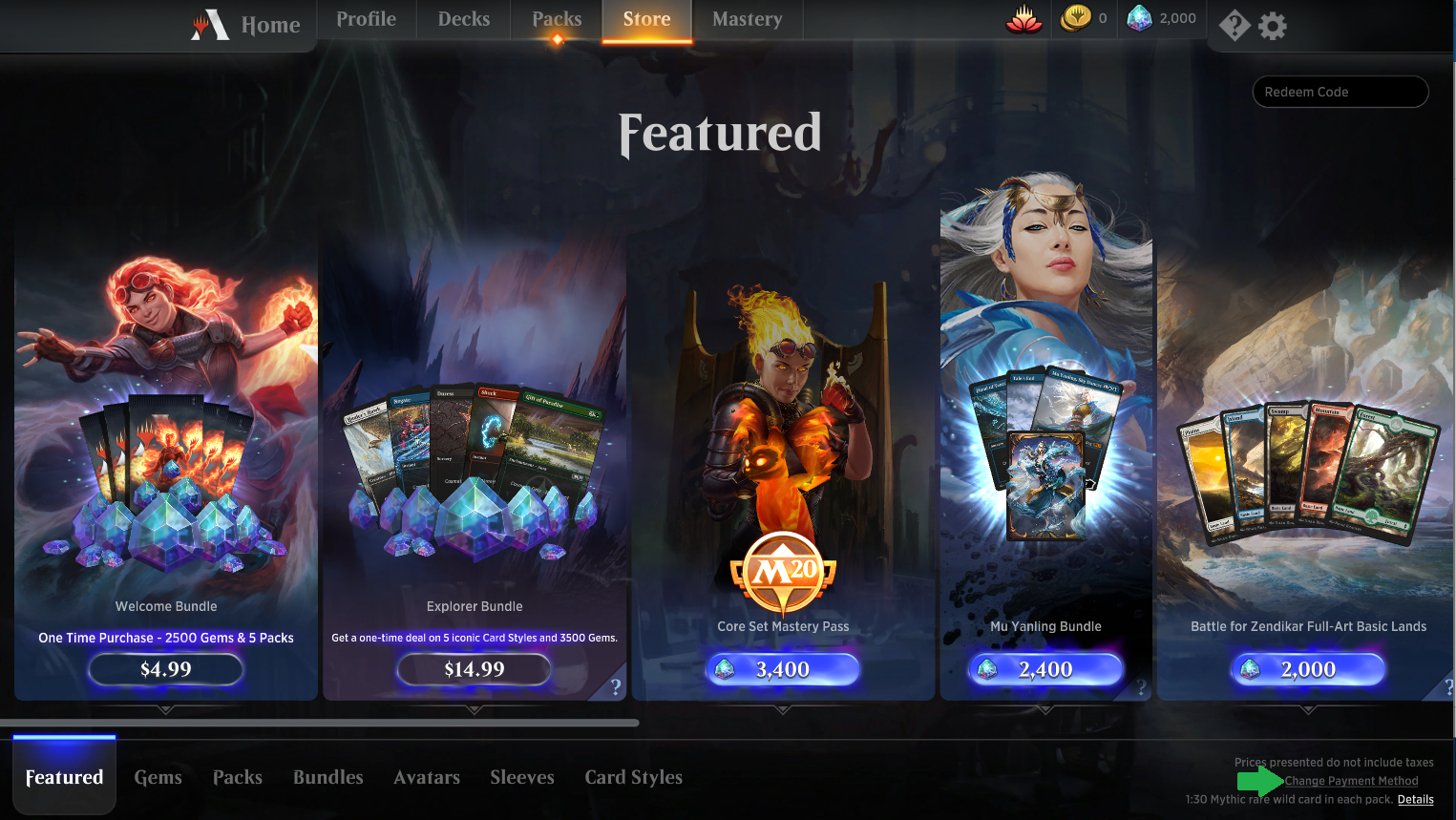Open the settings gear icon
Viewport: 1456px width, 820px height.
(1272, 26)
